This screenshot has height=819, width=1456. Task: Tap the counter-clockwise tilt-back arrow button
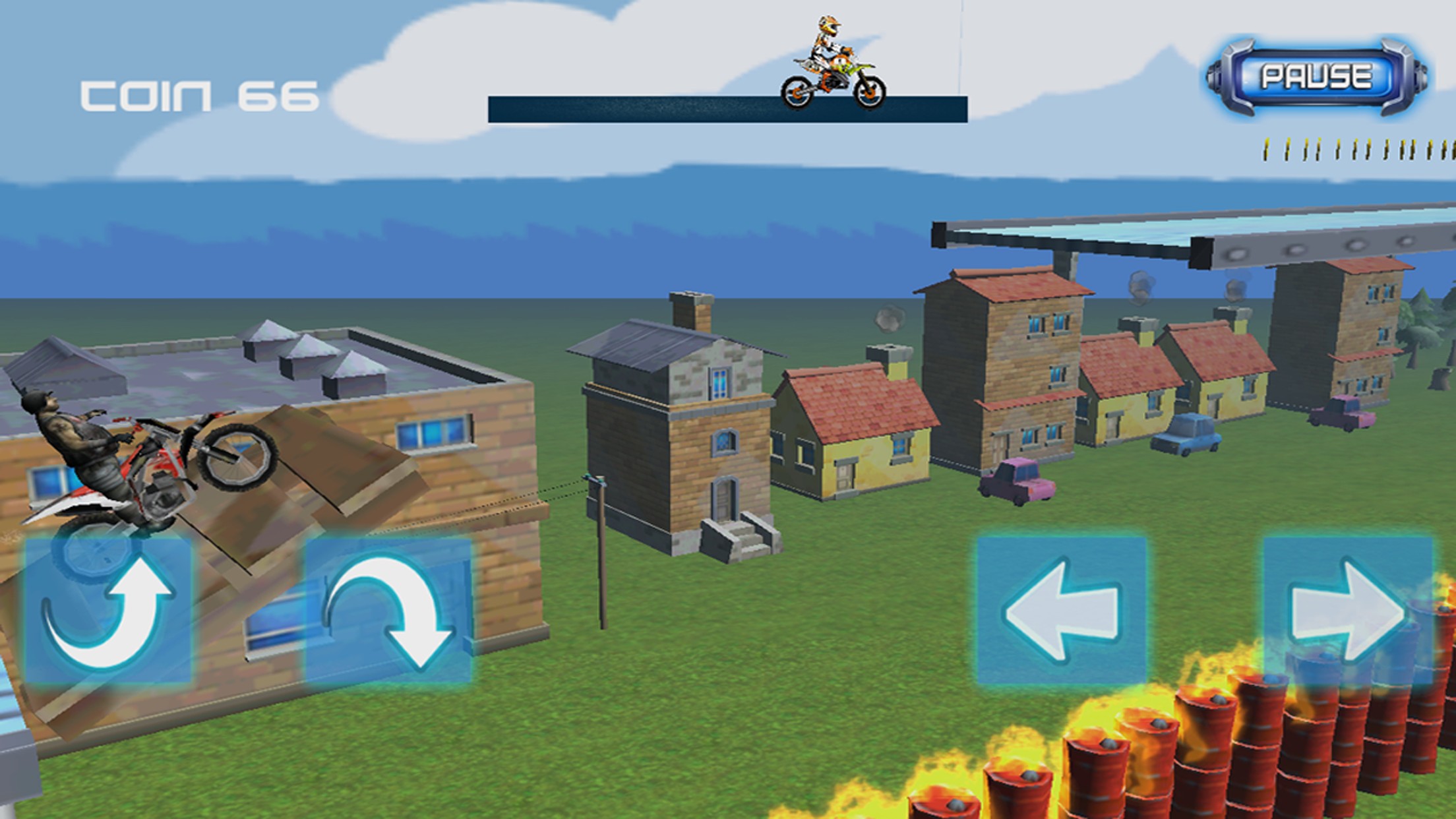pos(108,610)
